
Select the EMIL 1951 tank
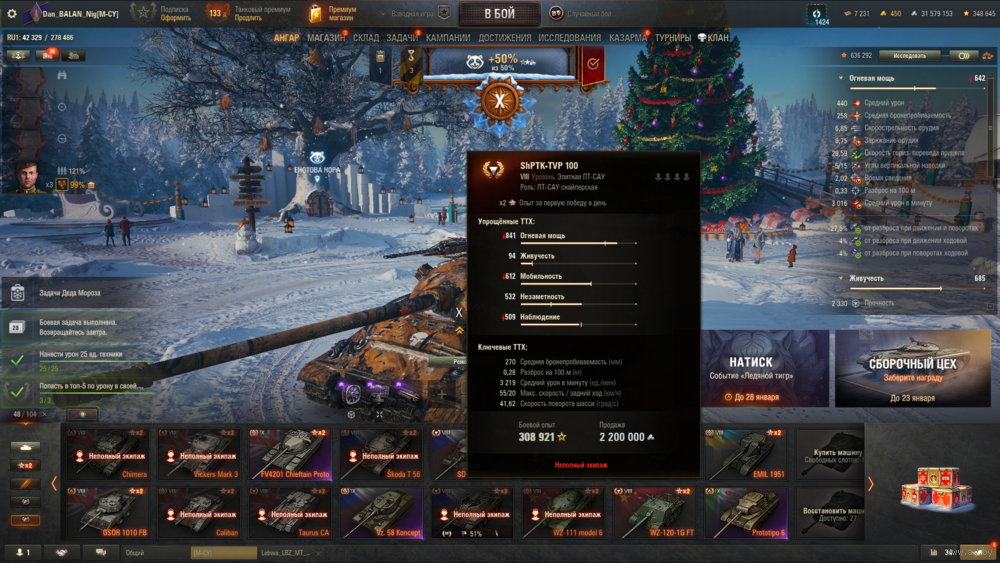tap(745, 454)
